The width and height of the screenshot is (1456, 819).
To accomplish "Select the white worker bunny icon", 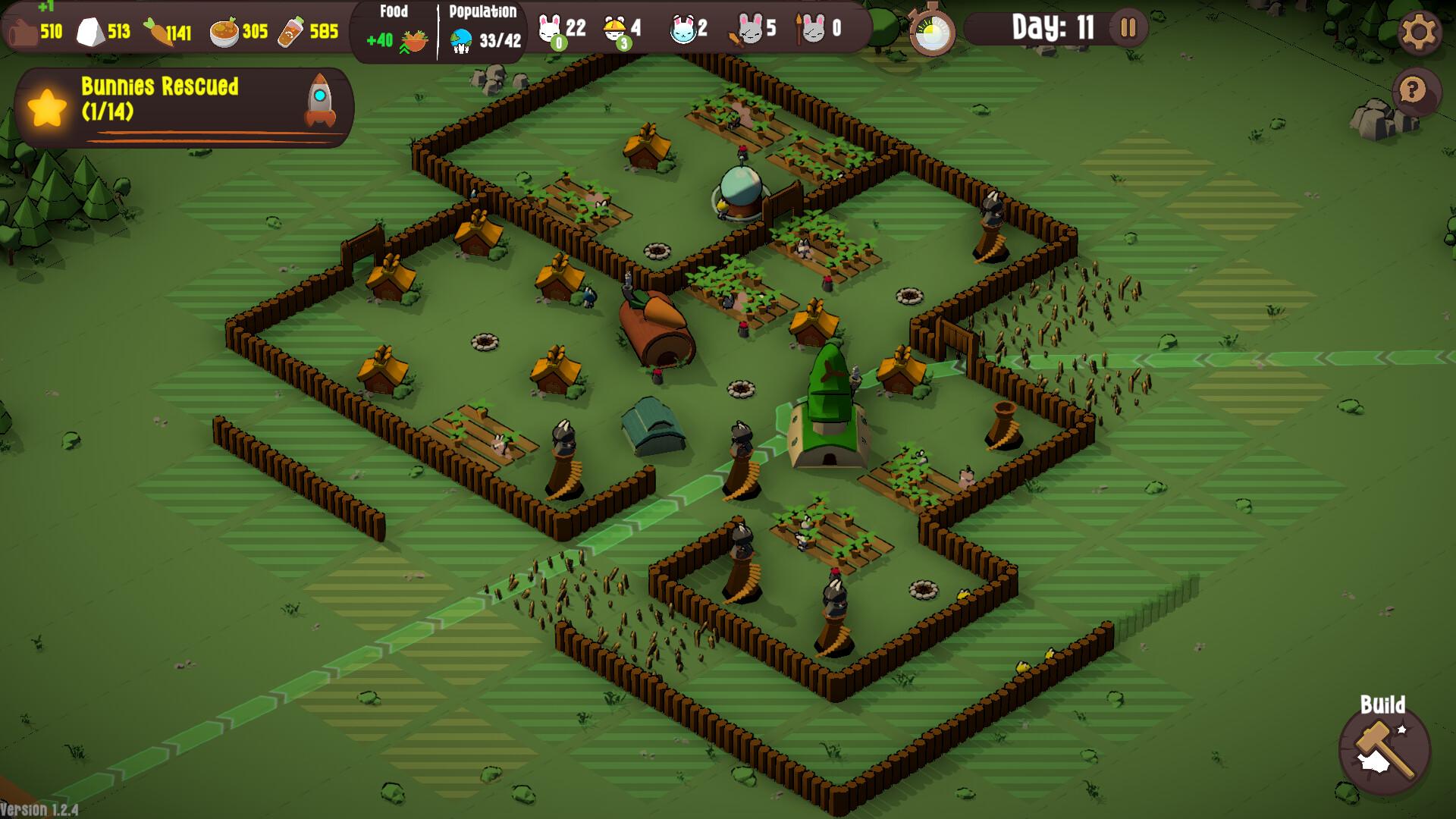I will [x=549, y=29].
